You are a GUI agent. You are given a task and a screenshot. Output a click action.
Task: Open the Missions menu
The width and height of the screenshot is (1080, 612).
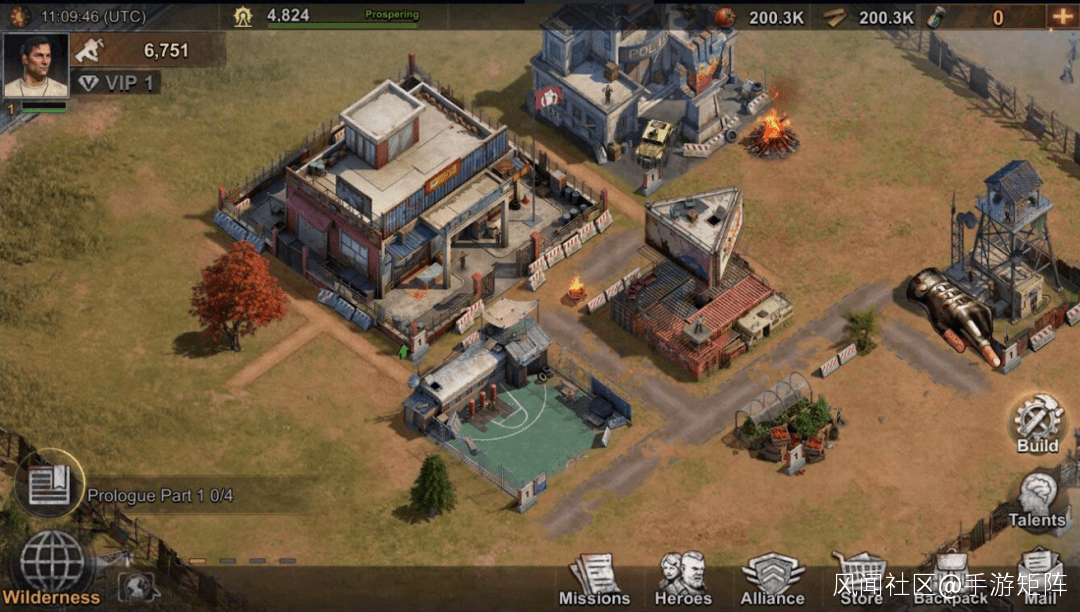coord(594,579)
